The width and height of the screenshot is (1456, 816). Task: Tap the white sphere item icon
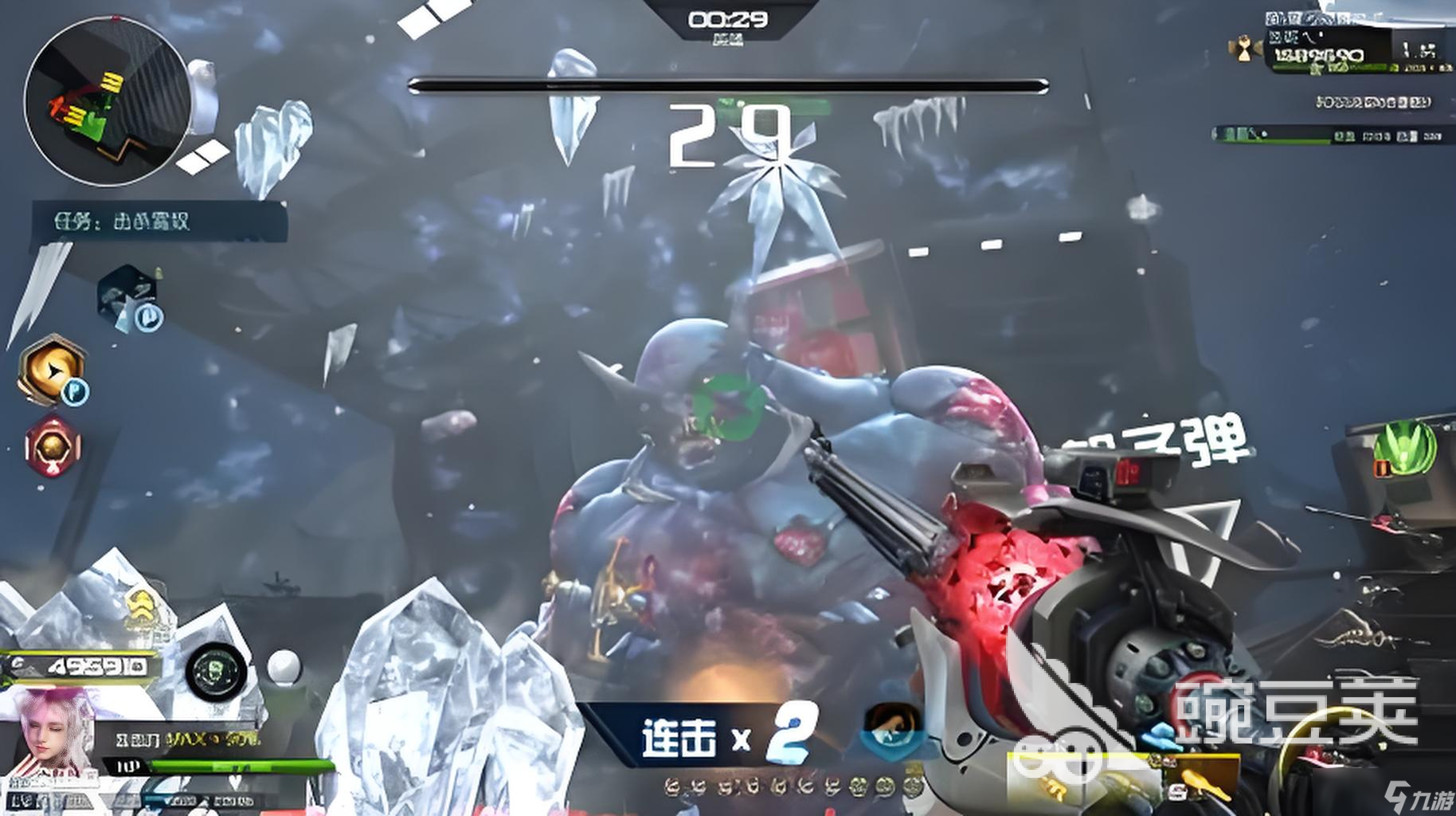(x=283, y=666)
